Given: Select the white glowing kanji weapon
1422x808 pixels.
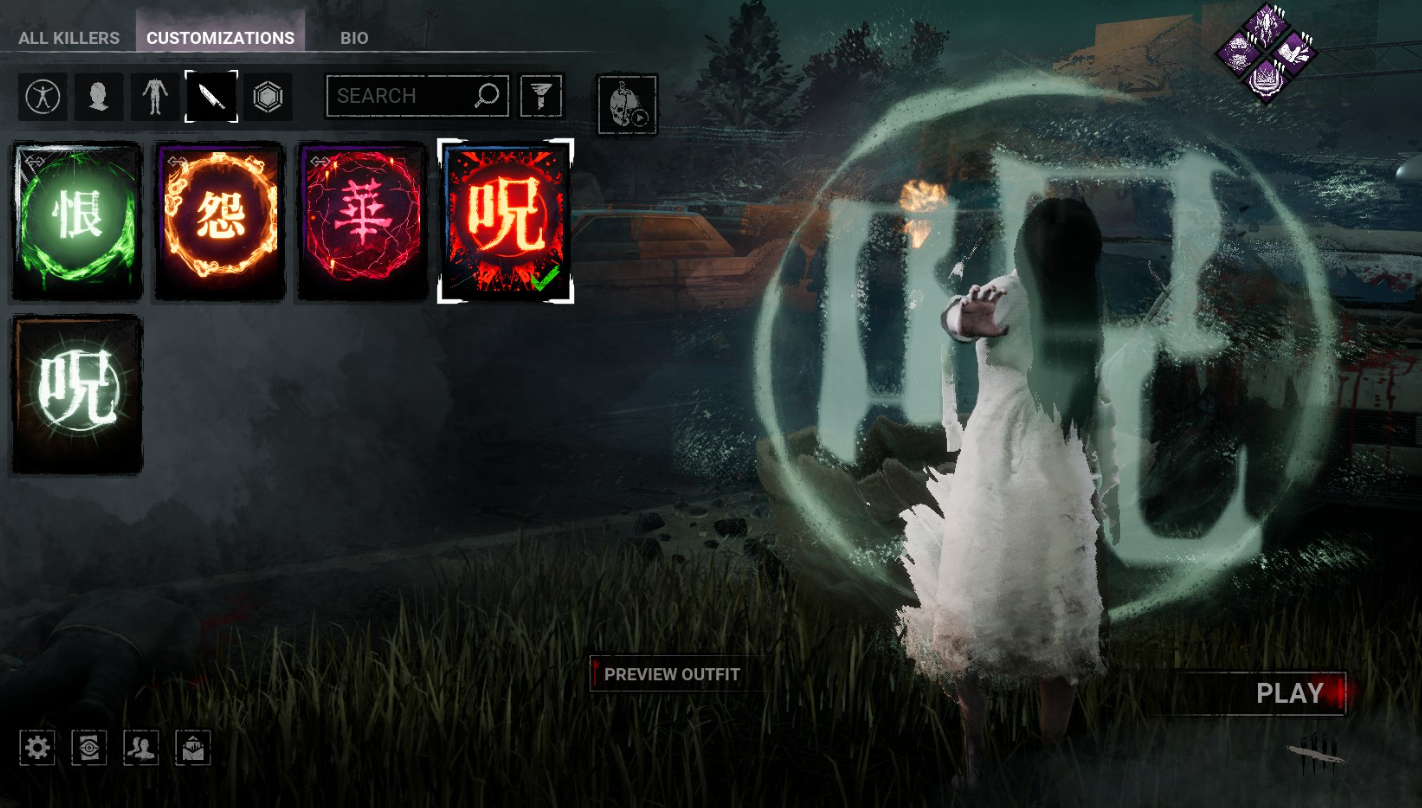Looking at the screenshot, I should (x=77, y=394).
